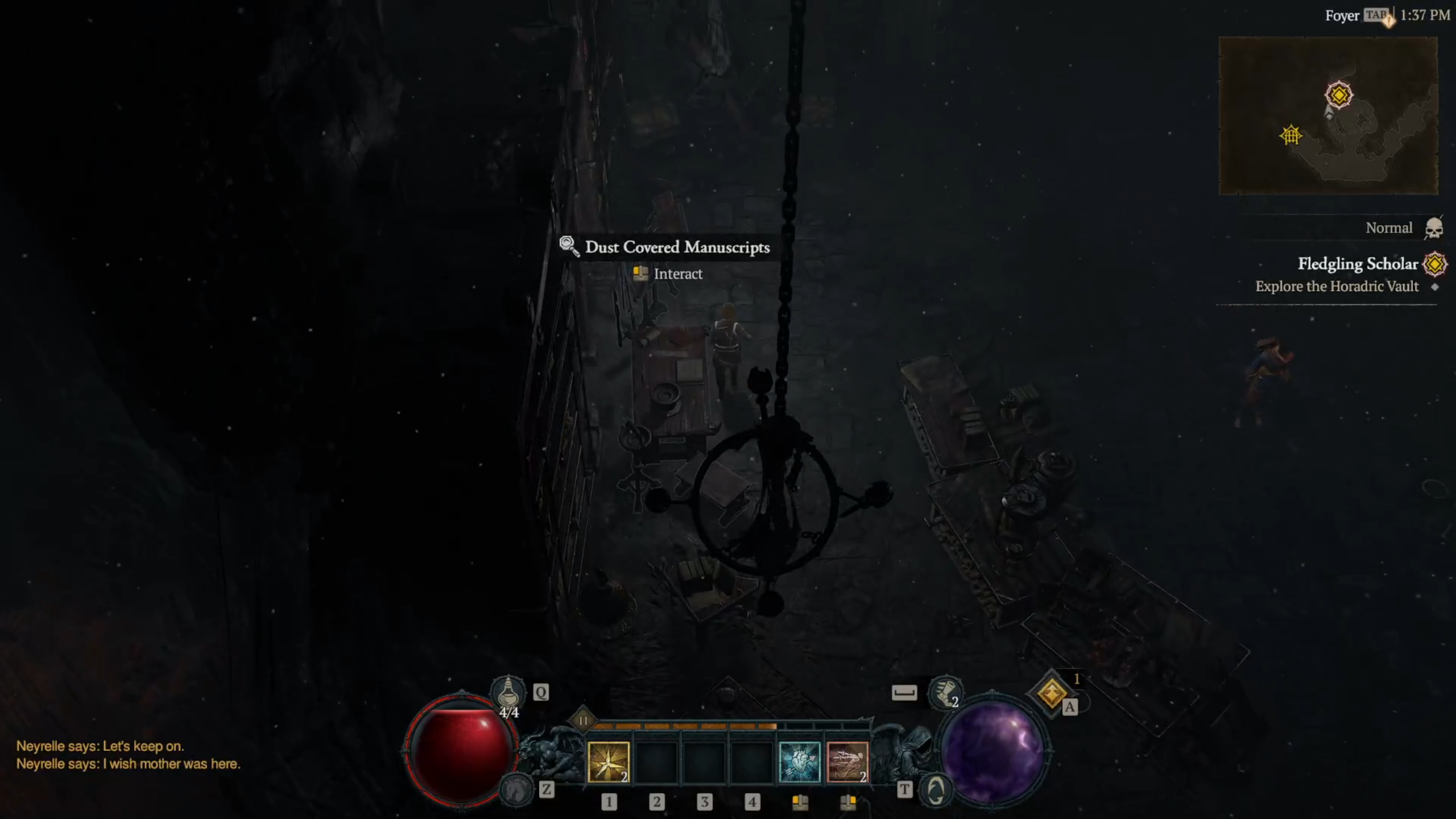
Task: Activate the blue pierced-heart skill
Action: tap(799, 762)
